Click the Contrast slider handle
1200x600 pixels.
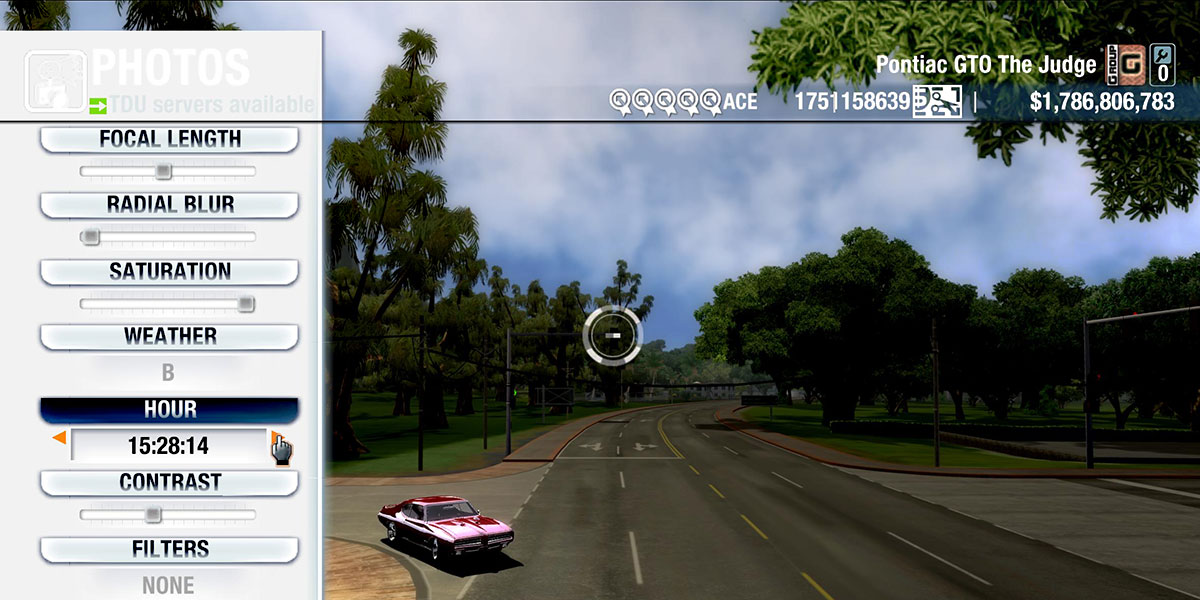[152, 515]
